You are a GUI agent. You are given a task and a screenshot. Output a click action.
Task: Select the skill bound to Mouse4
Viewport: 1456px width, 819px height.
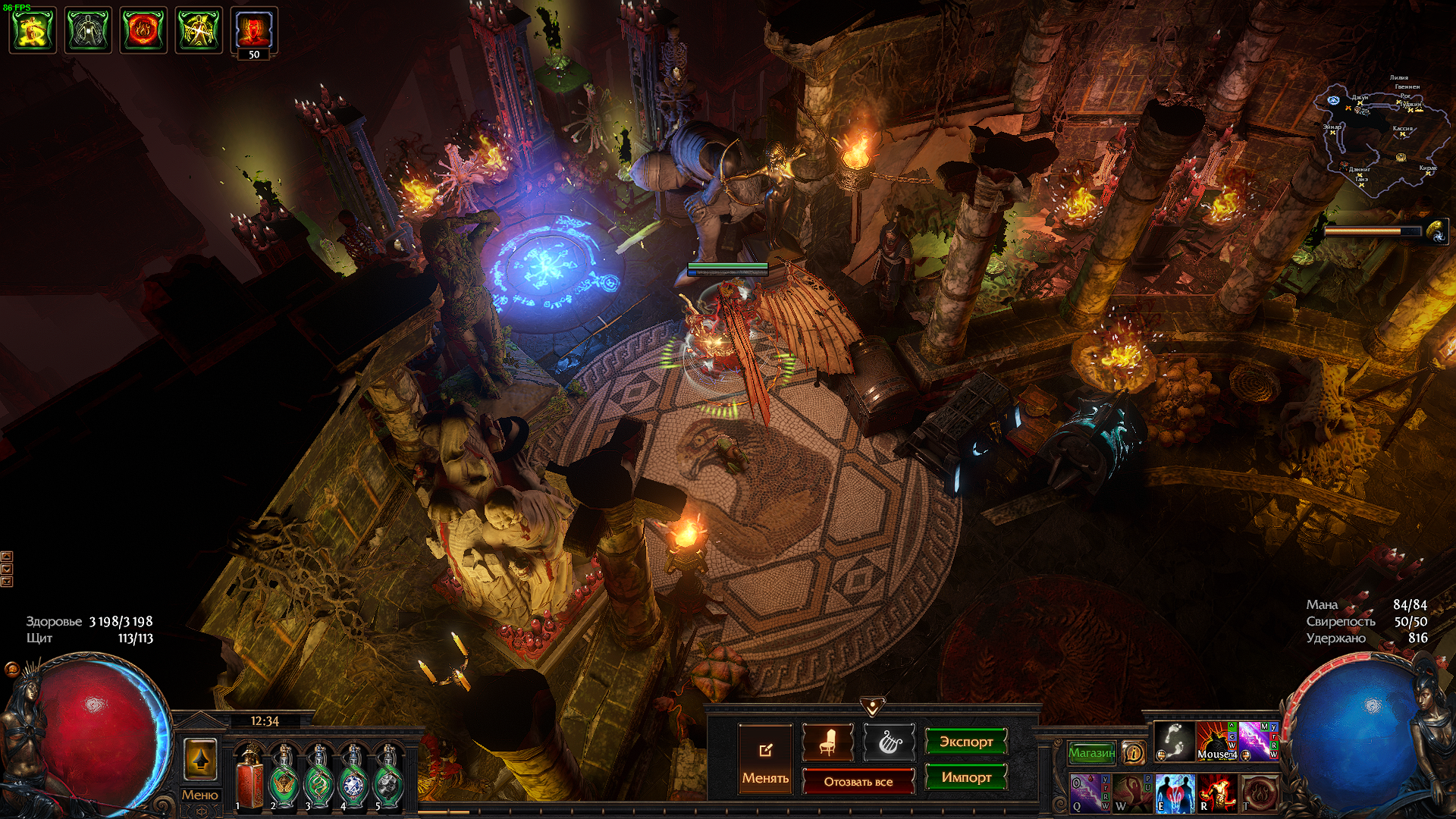(x=1216, y=741)
